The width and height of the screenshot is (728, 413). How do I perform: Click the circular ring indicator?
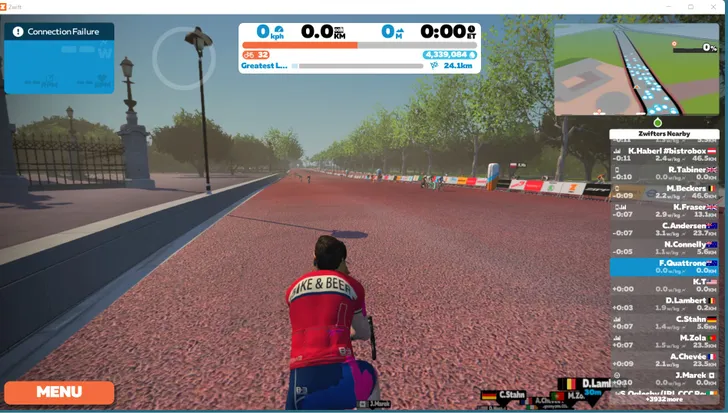click(x=184, y=60)
